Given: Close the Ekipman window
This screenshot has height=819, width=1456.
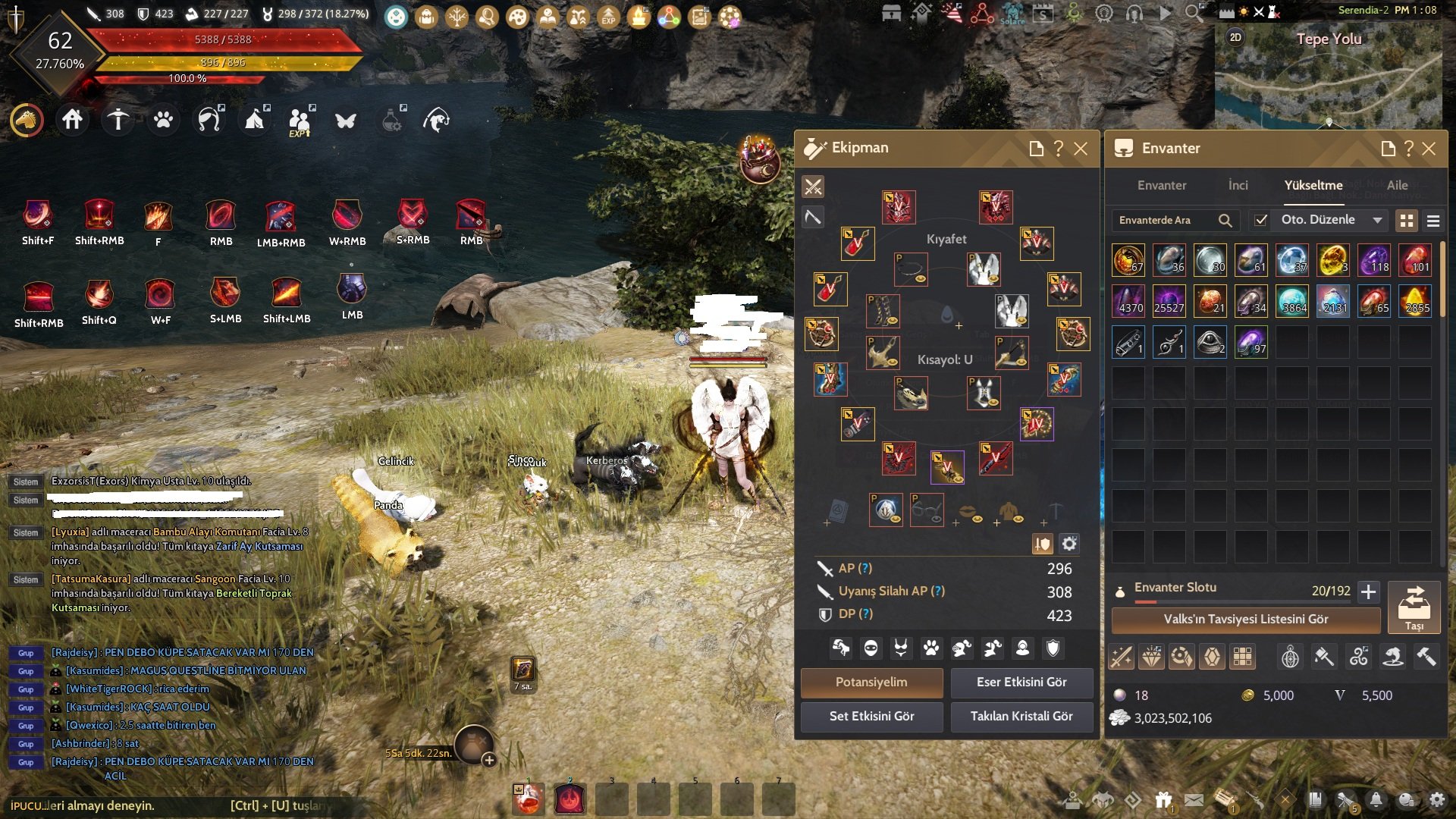Looking at the screenshot, I should click(x=1081, y=149).
